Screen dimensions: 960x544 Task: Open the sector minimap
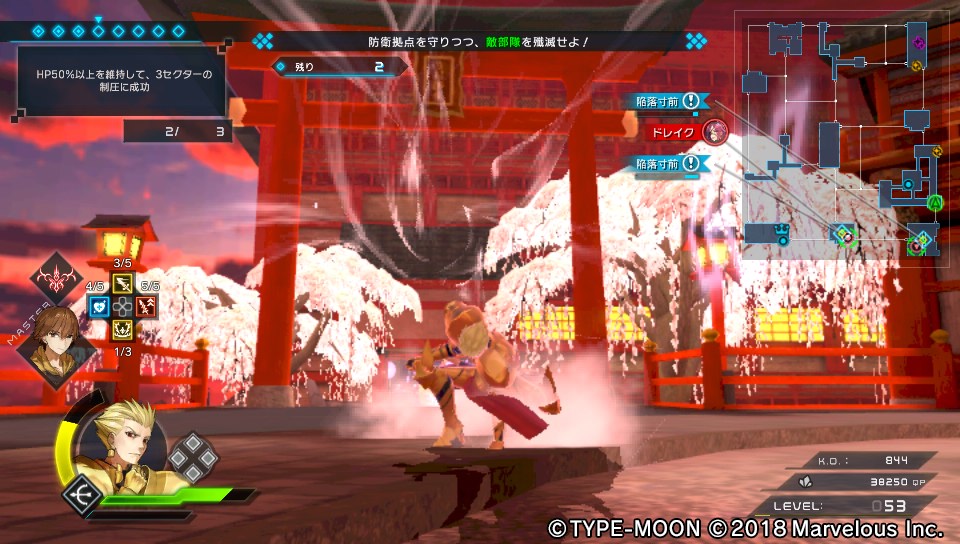pyautogui.click(x=846, y=135)
